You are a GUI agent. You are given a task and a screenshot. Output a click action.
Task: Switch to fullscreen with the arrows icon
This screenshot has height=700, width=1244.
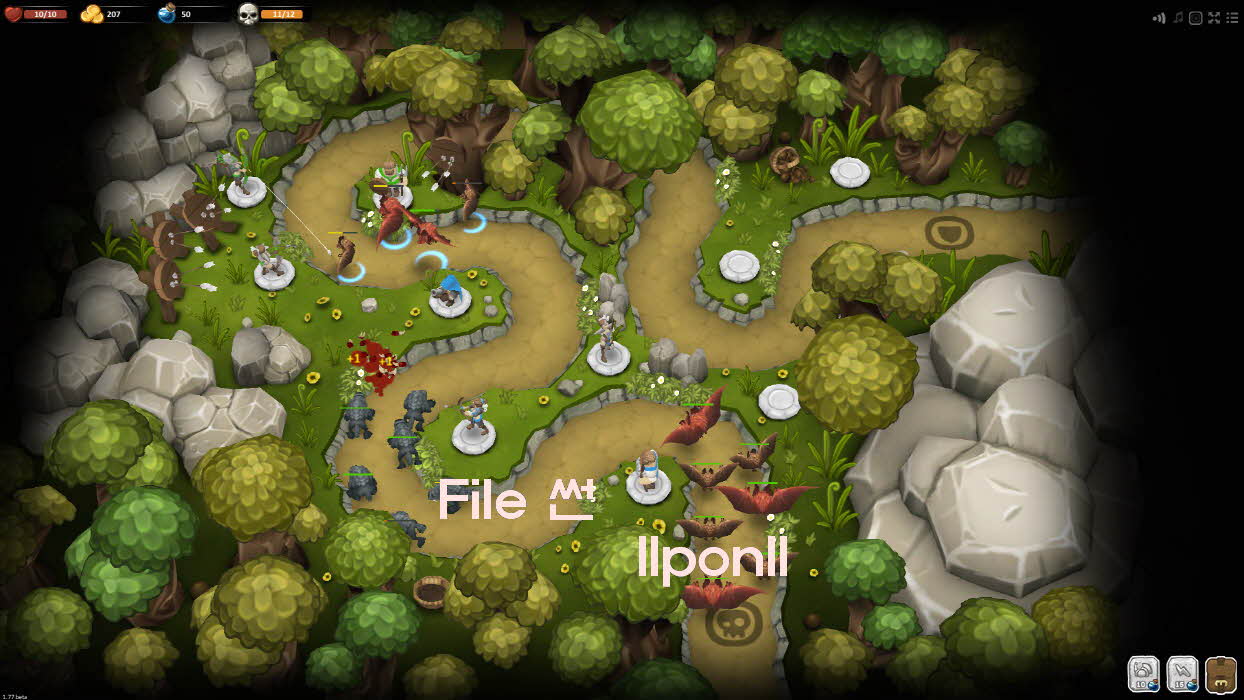[x=1214, y=17]
